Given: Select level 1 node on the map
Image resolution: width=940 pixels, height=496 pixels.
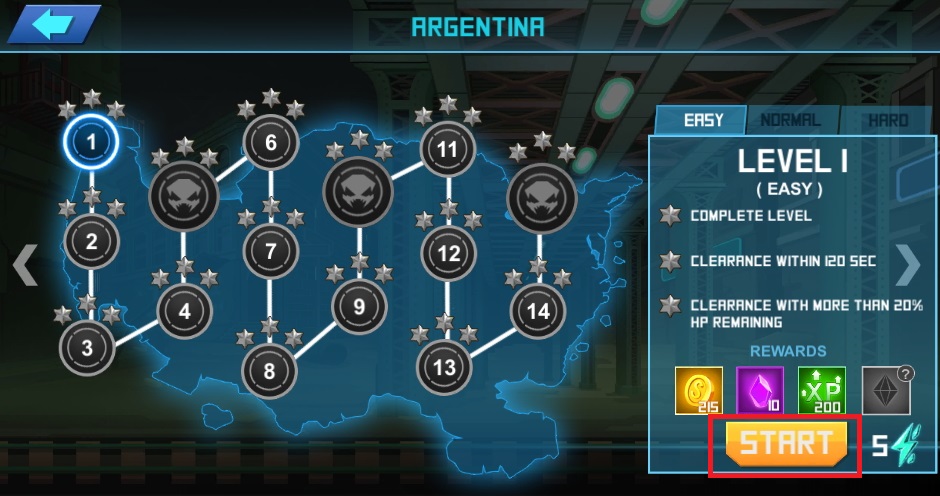Looking at the screenshot, I should pyautogui.click(x=91, y=143).
